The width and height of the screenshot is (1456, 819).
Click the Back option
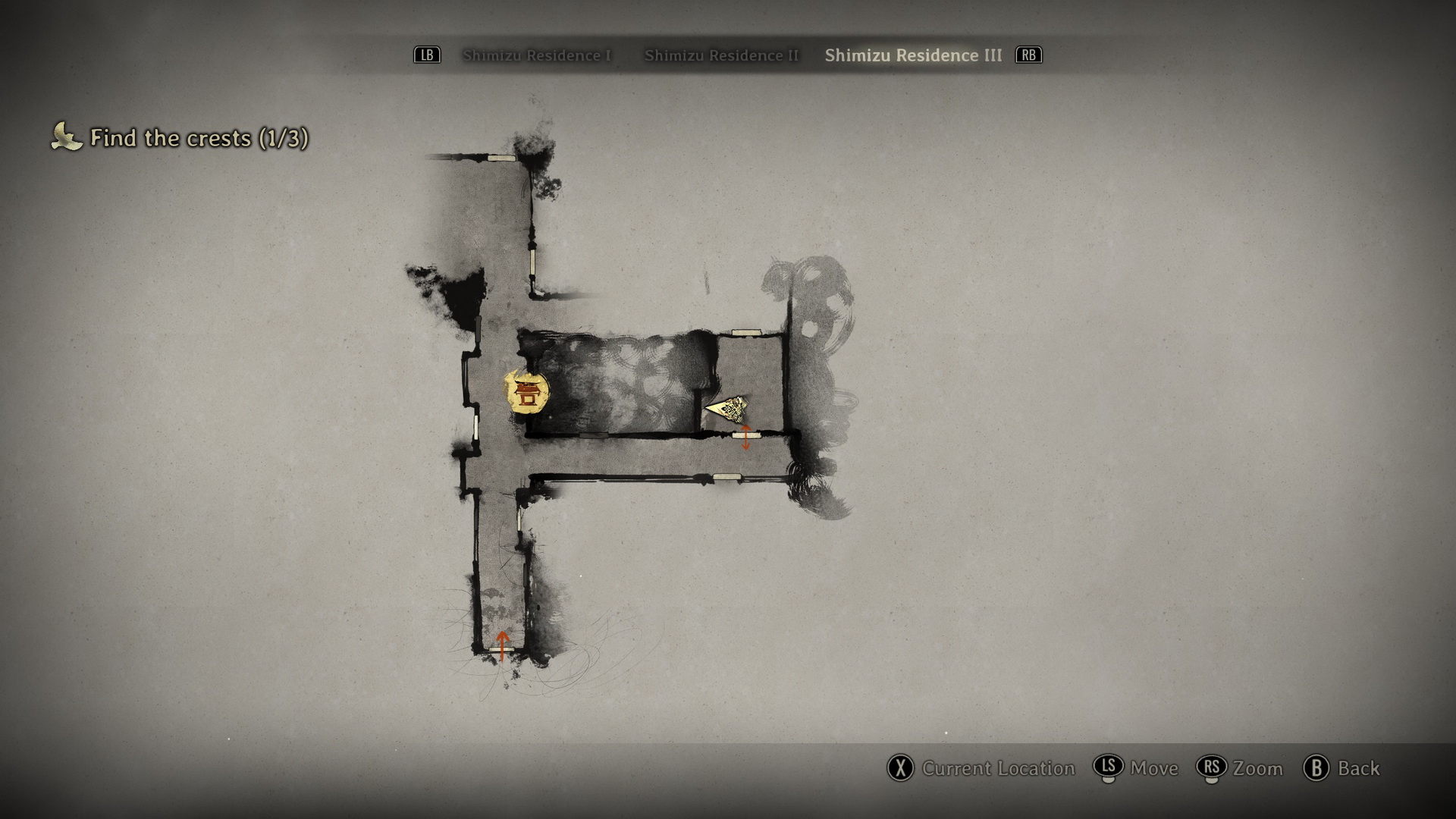click(x=1341, y=768)
